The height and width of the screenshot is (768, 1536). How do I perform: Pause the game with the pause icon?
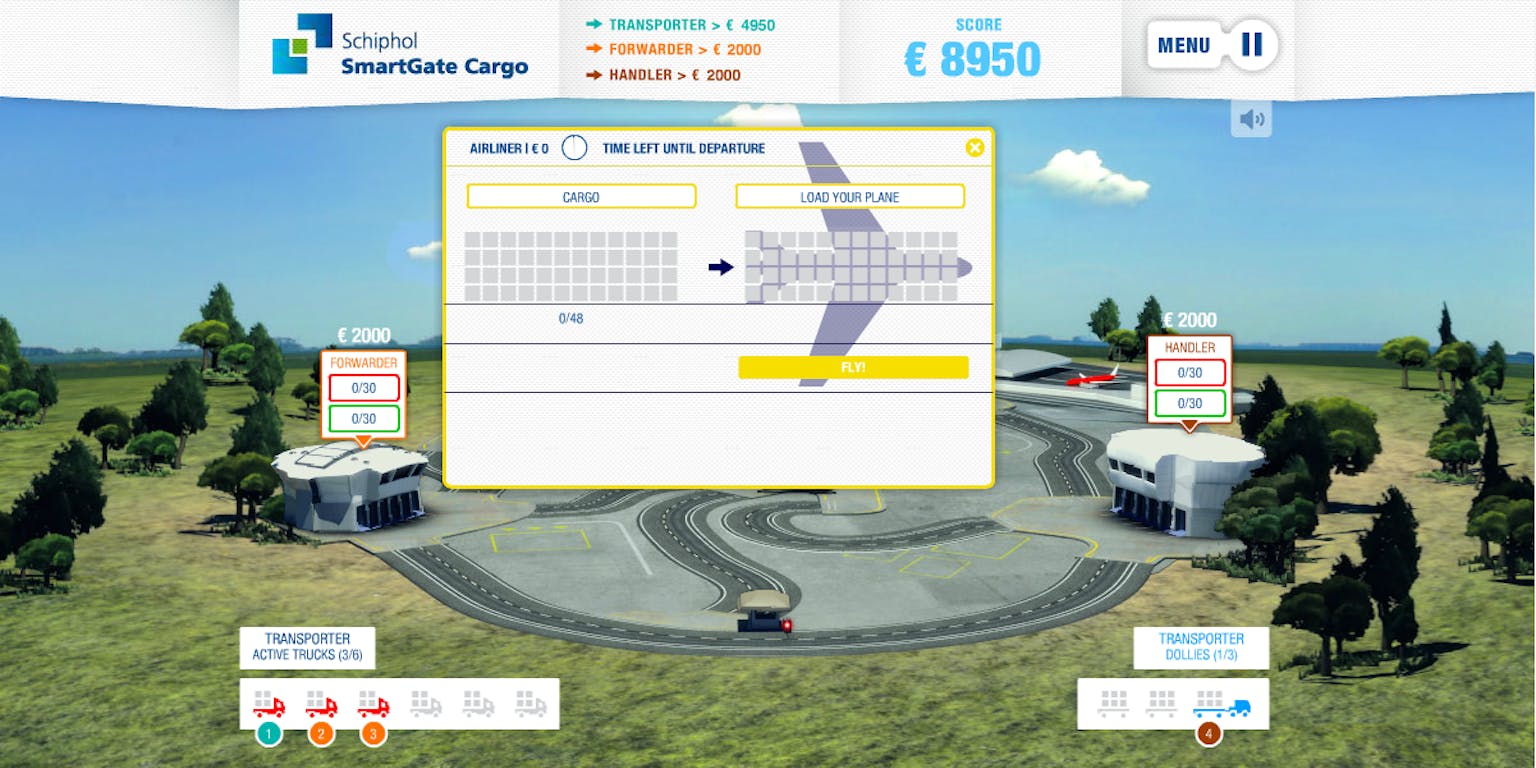tap(1252, 45)
